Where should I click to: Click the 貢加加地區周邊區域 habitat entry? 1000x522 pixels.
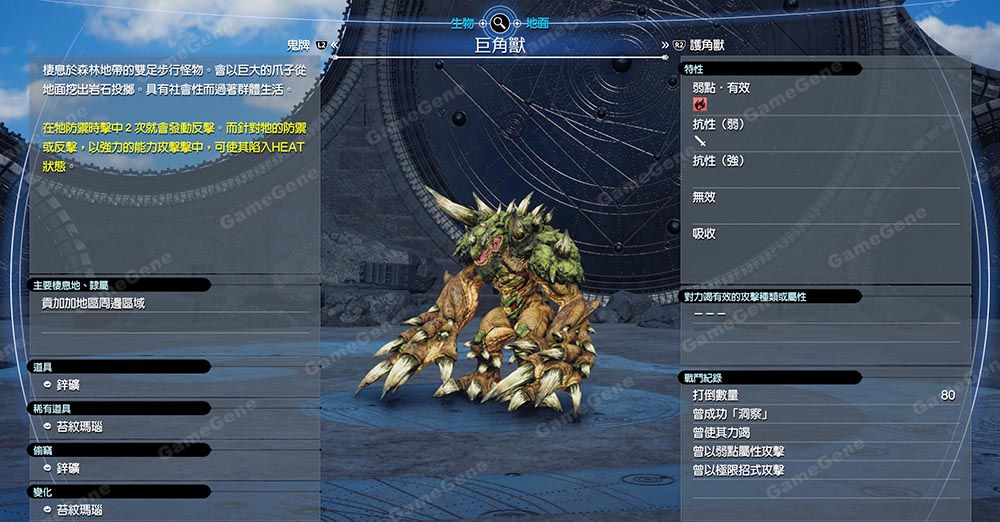point(93,303)
